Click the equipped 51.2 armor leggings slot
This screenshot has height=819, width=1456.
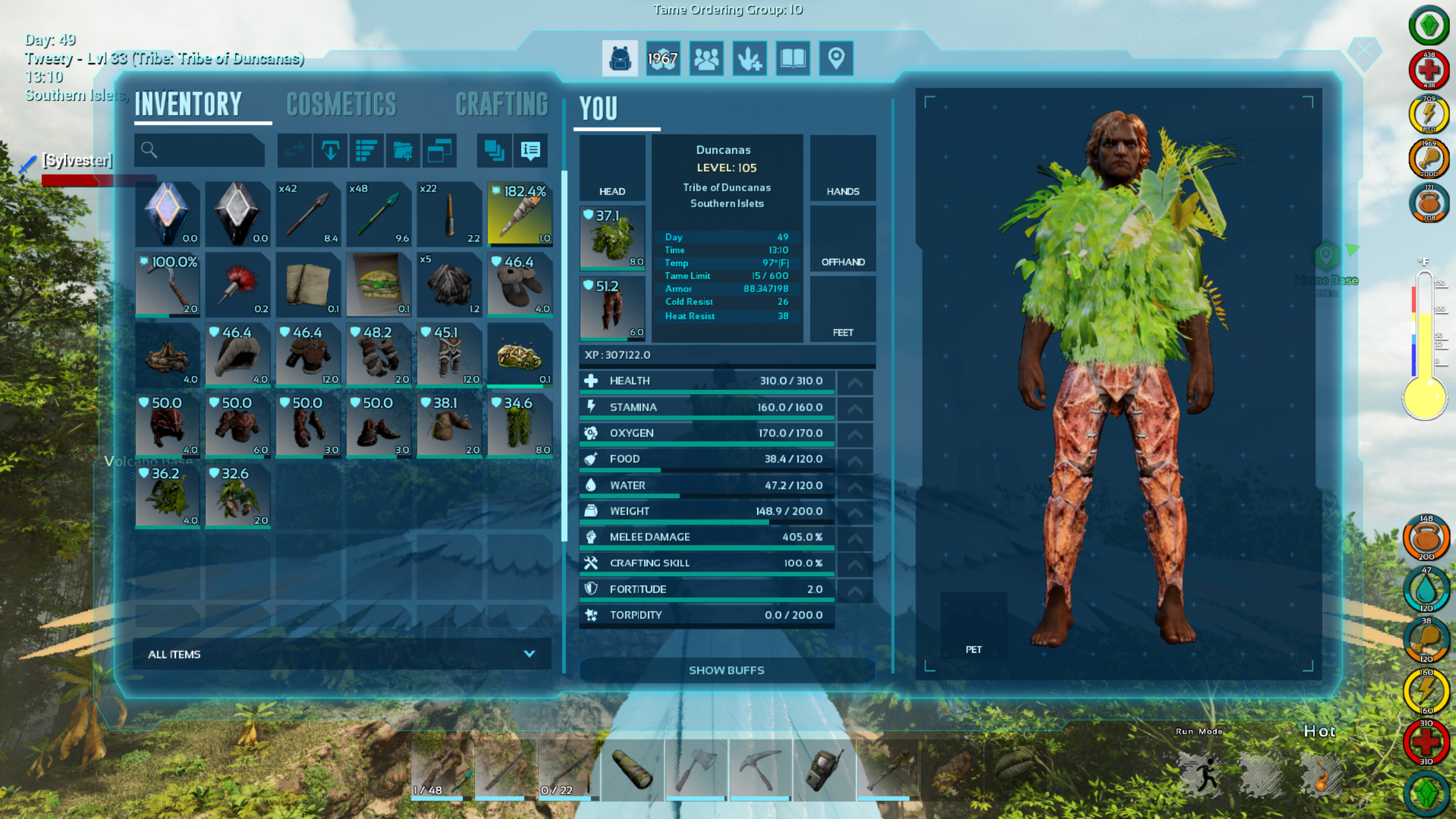coord(612,308)
